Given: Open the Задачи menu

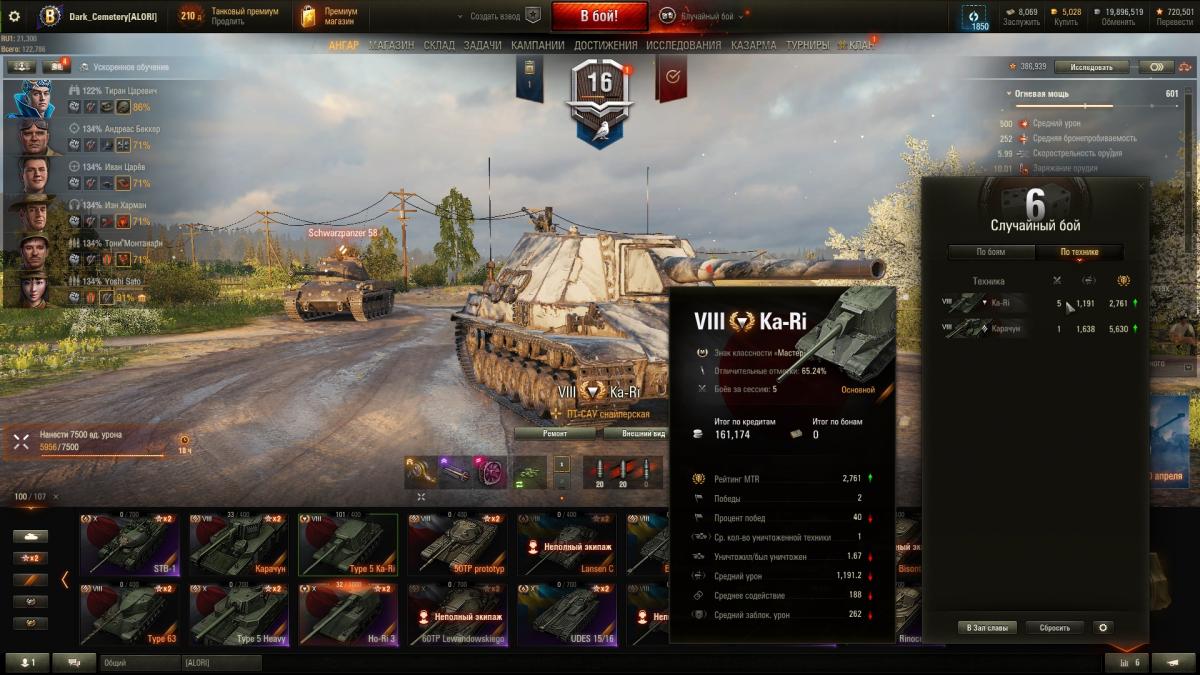Looking at the screenshot, I should tap(483, 45).
